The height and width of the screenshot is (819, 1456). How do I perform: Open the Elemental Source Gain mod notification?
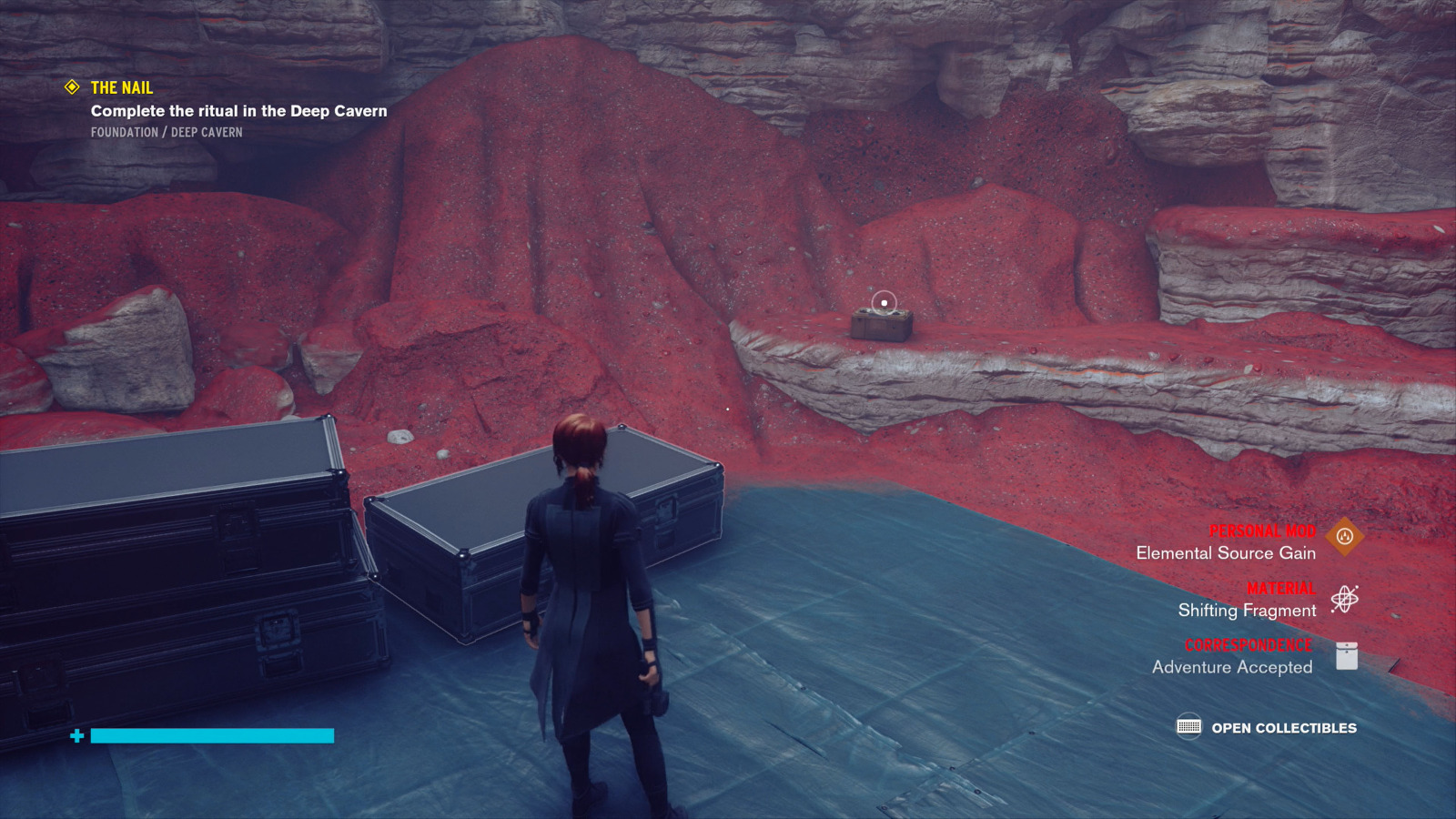point(1225,553)
